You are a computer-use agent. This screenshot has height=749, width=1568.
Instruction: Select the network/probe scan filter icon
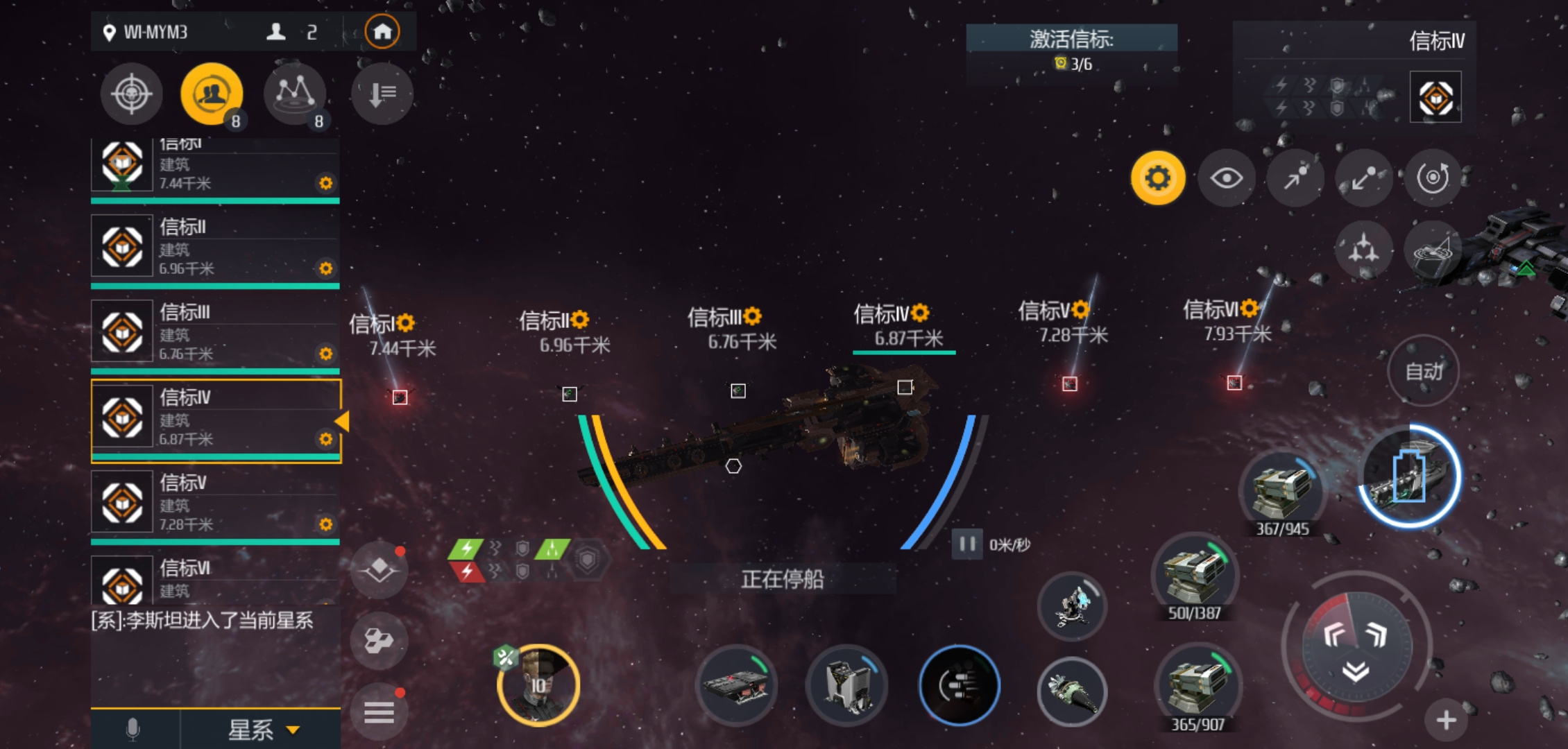pyautogui.click(x=295, y=94)
